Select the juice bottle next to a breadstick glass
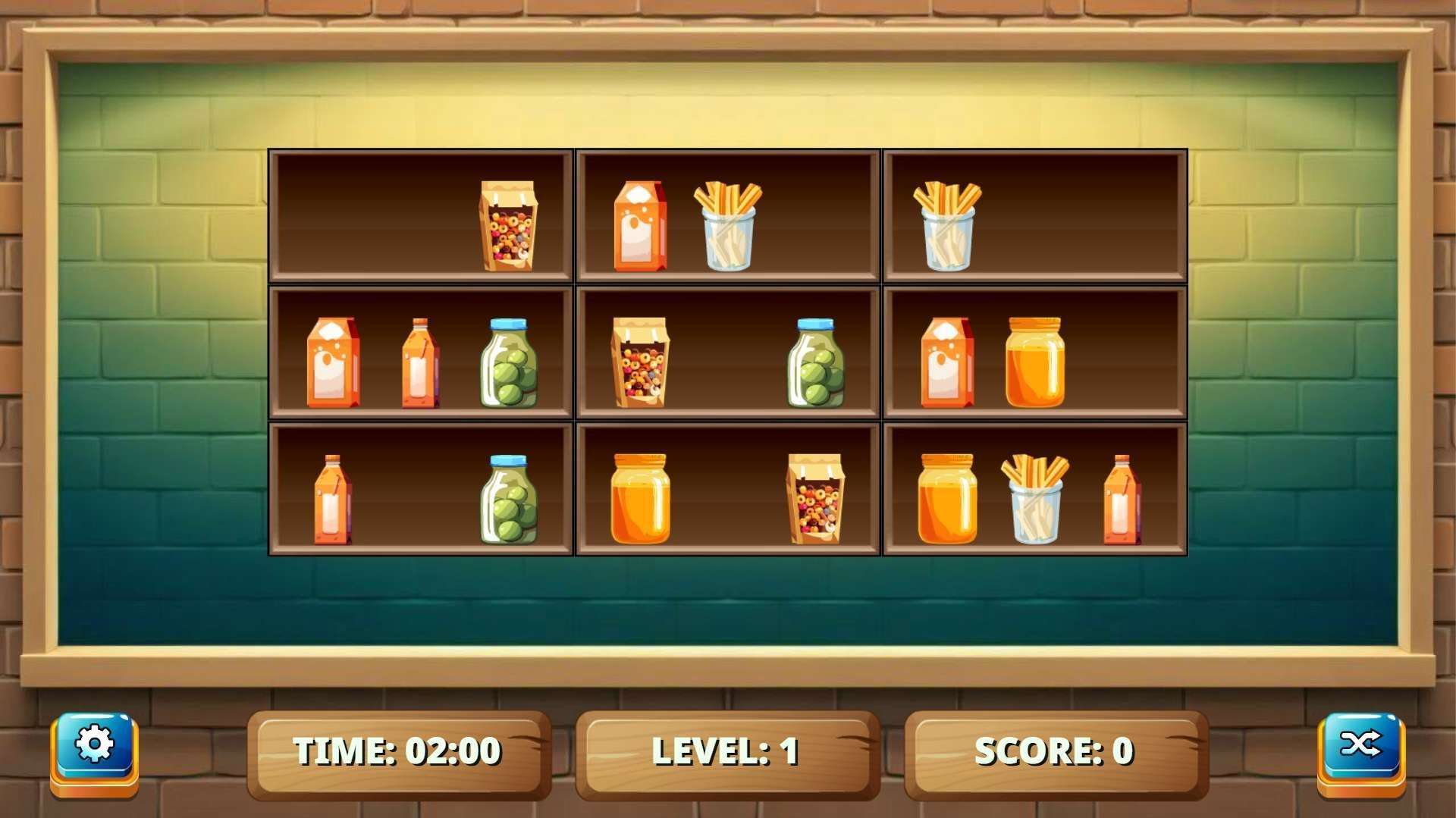The width and height of the screenshot is (1456, 818). pyautogui.click(x=1122, y=499)
